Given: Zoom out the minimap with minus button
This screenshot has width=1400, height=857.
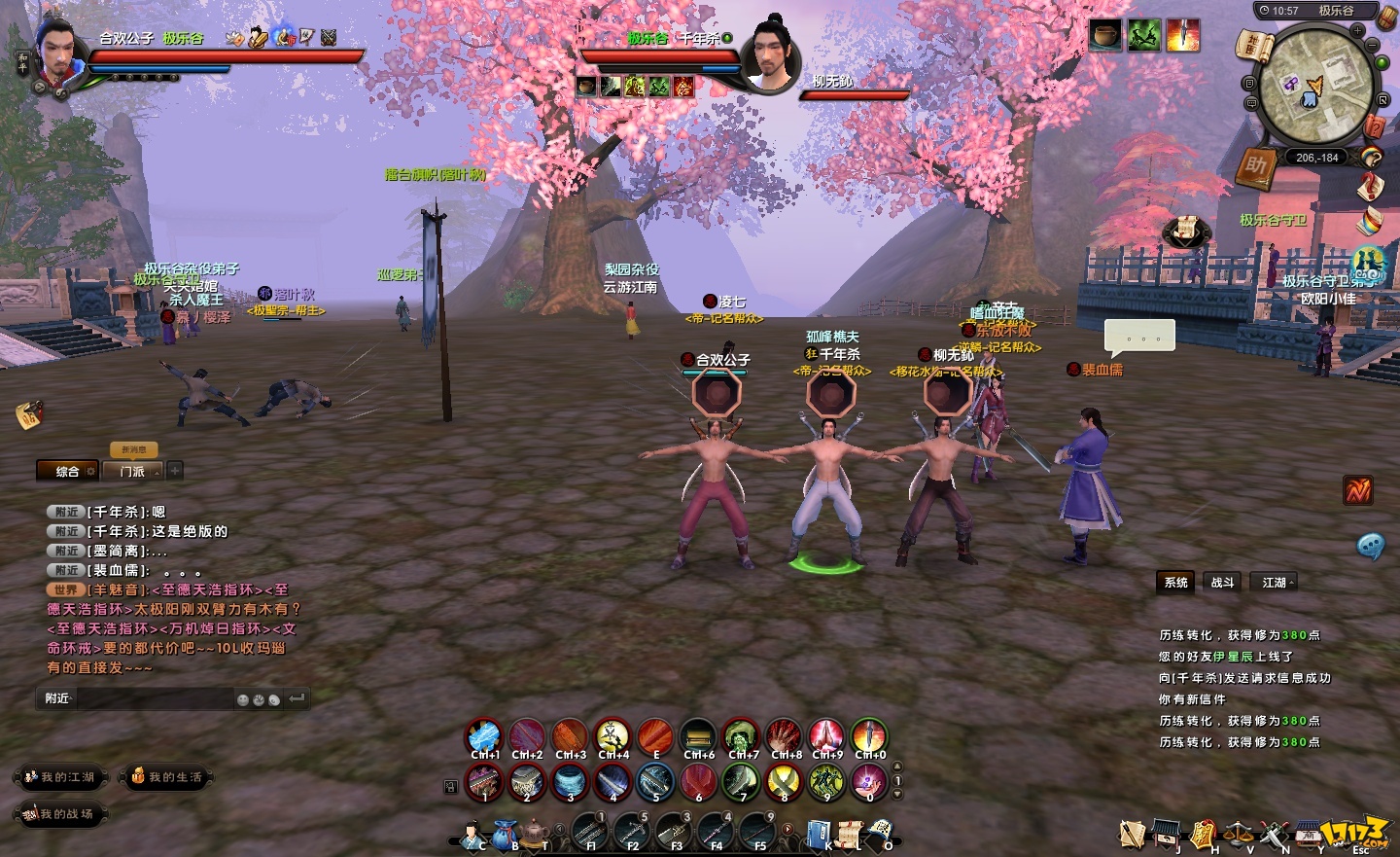Looking at the screenshot, I should [1373, 46].
